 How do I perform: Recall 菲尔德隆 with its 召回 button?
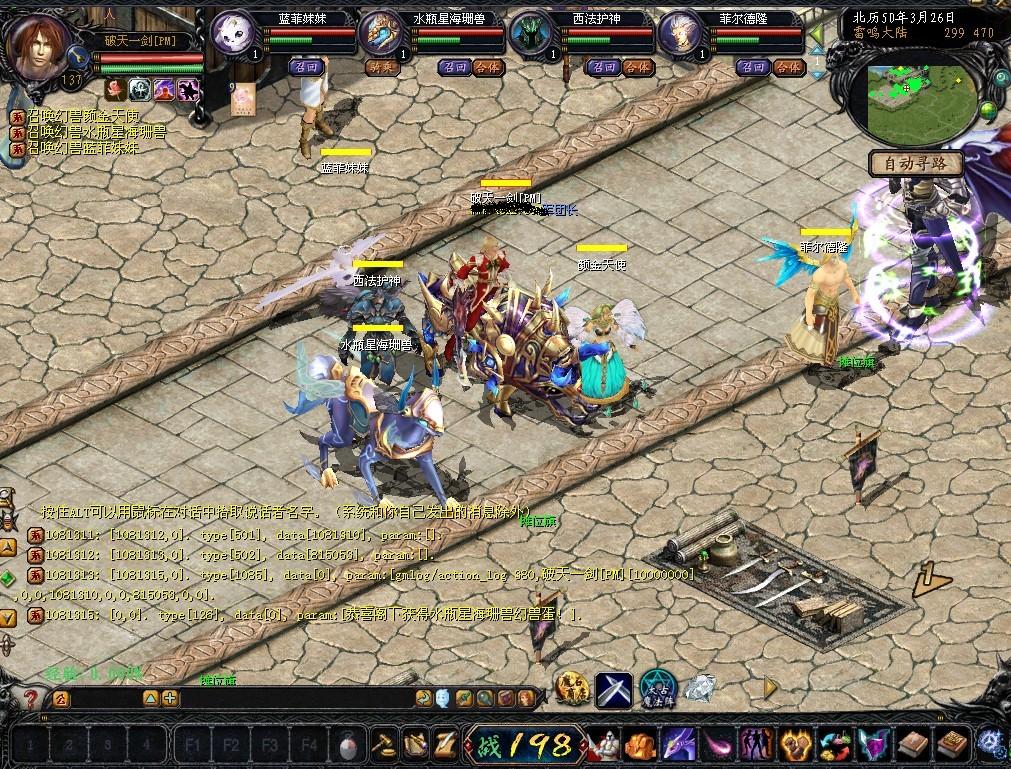click(x=752, y=67)
